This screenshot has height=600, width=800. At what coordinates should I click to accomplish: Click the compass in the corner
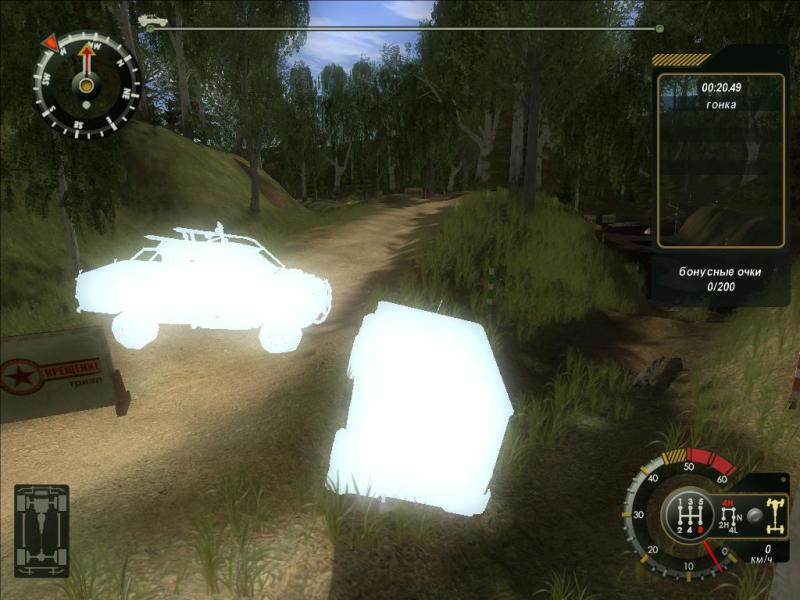click(86, 83)
